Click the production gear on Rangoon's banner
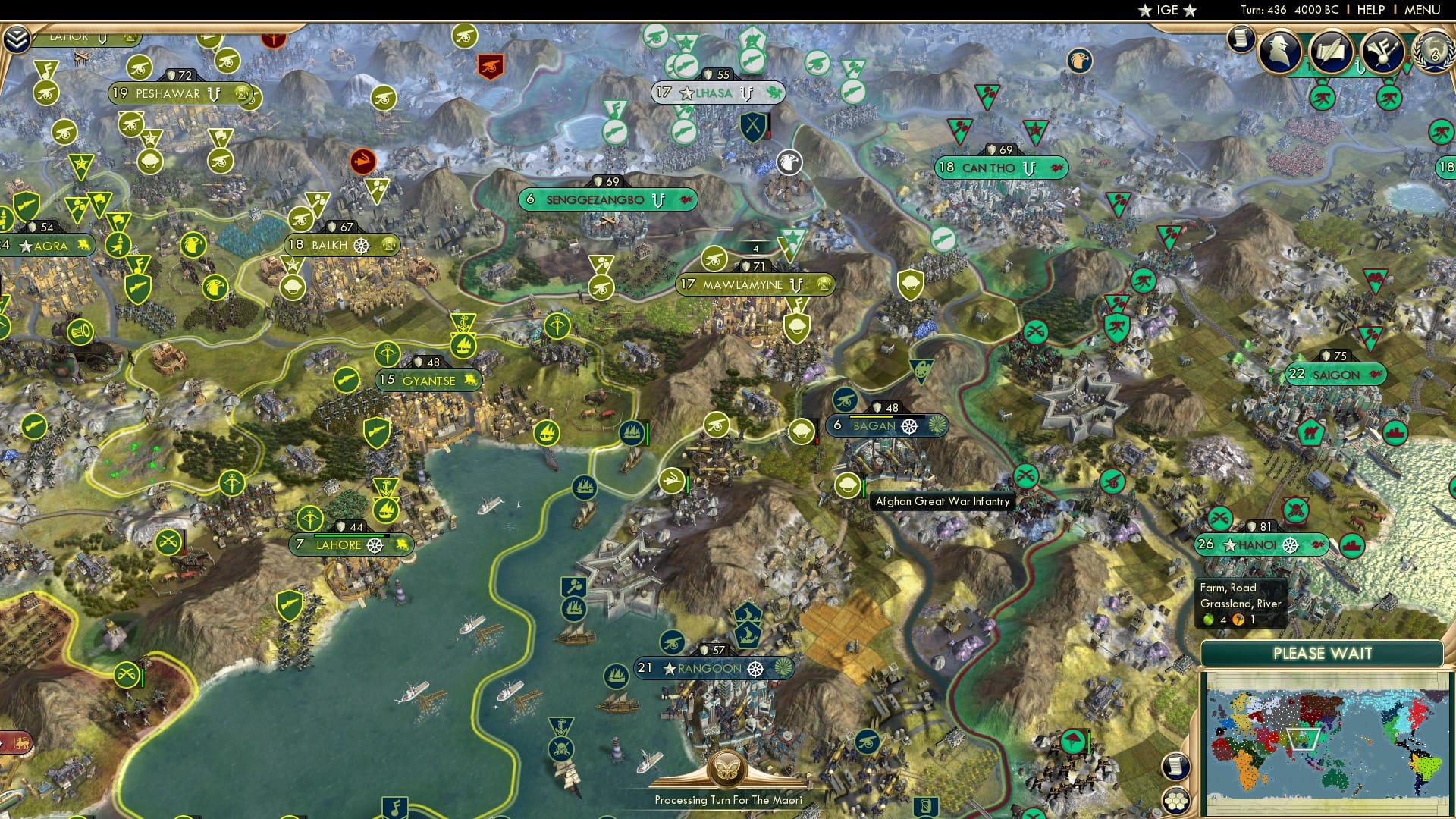Image resolution: width=1456 pixels, height=819 pixels. click(x=755, y=669)
